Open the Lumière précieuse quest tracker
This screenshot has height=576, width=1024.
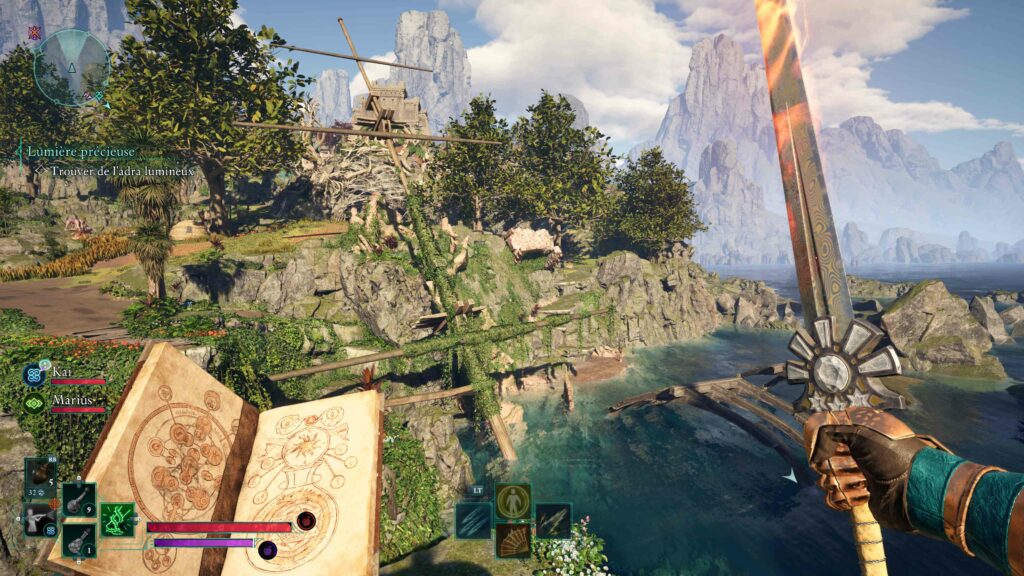(x=82, y=152)
